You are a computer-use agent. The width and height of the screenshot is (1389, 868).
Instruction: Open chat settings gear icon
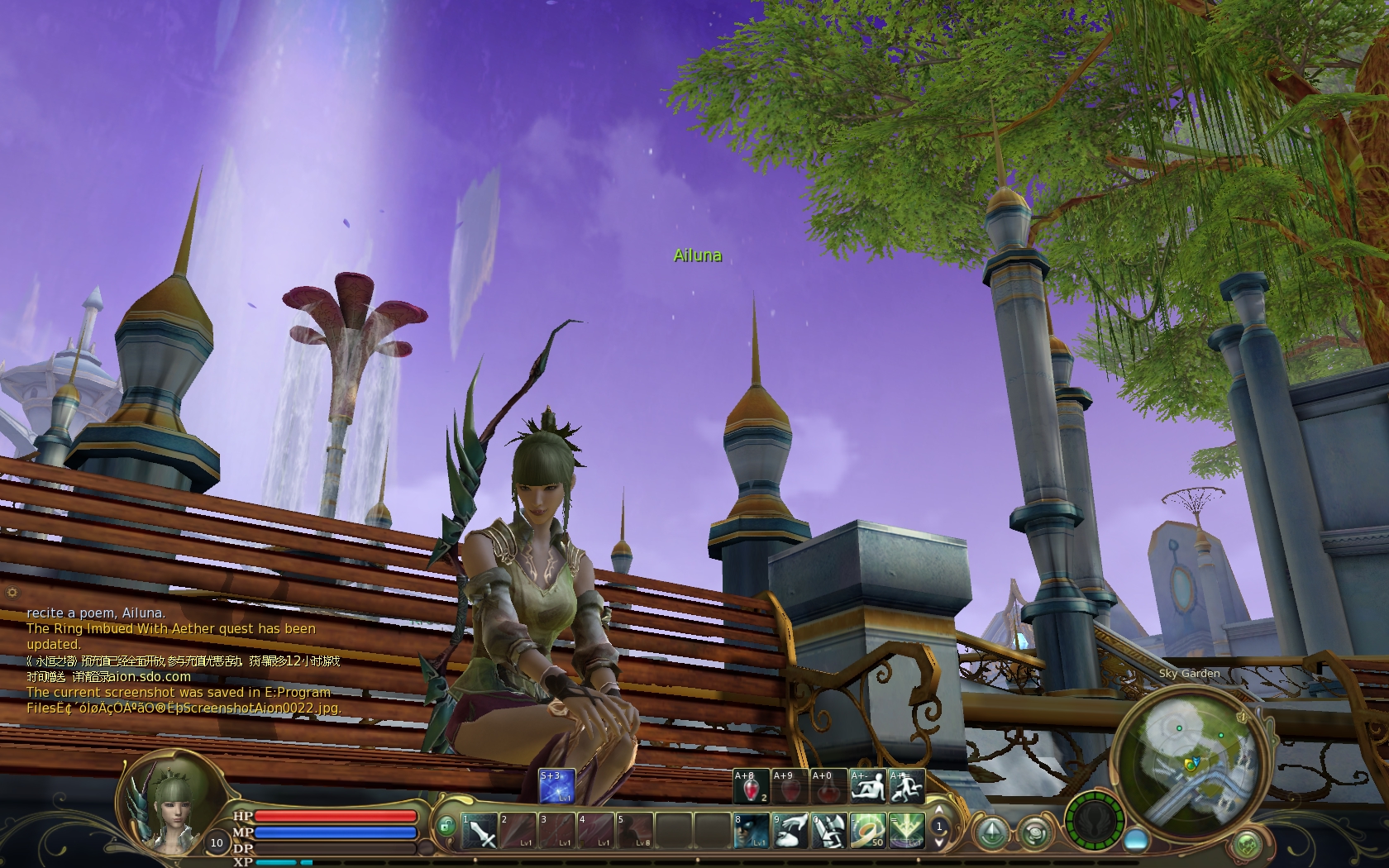(12, 592)
